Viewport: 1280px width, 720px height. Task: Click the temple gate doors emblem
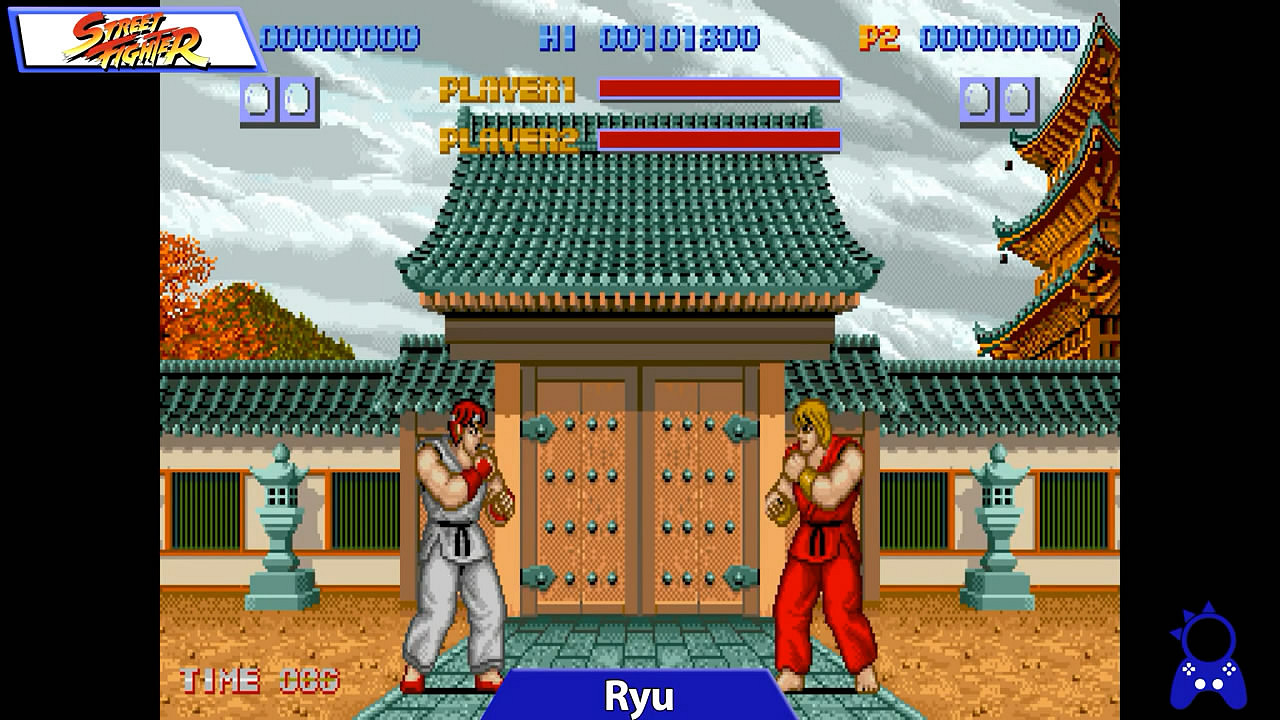pyautogui.click(x=640, y=500)
